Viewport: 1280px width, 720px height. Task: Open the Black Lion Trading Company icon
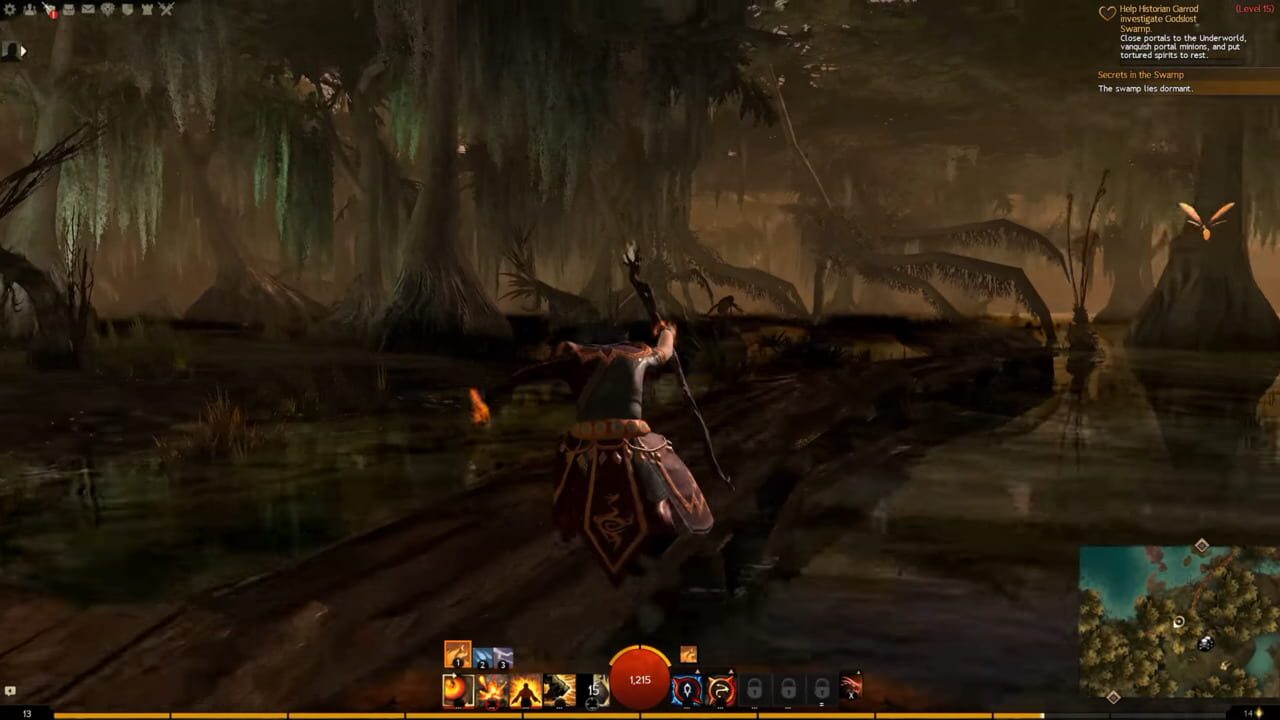click(108, 8)
